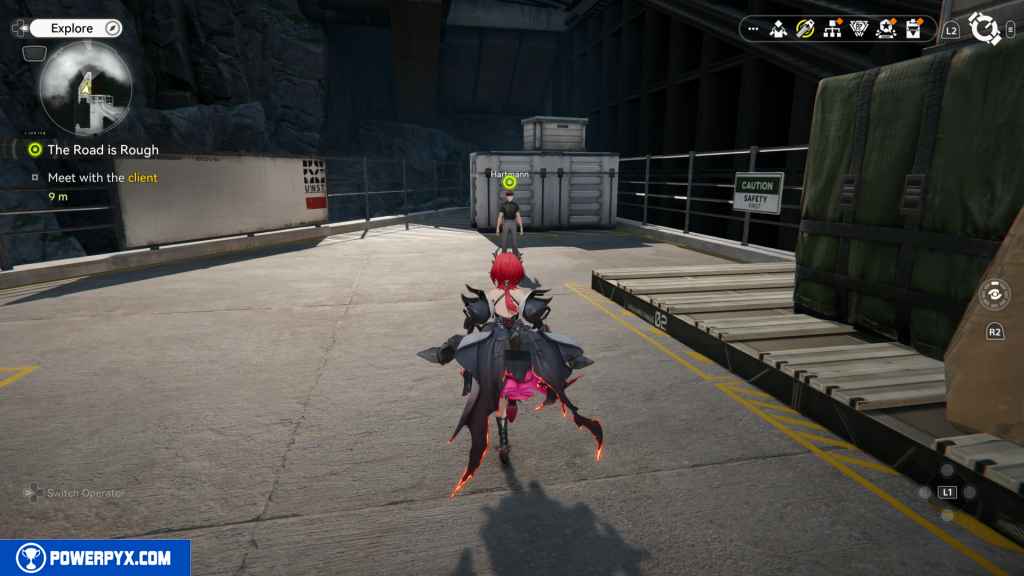This screenshot has height=576, width=1024.
Task: Open the triangular emblem icon
Action: point(859,29)
